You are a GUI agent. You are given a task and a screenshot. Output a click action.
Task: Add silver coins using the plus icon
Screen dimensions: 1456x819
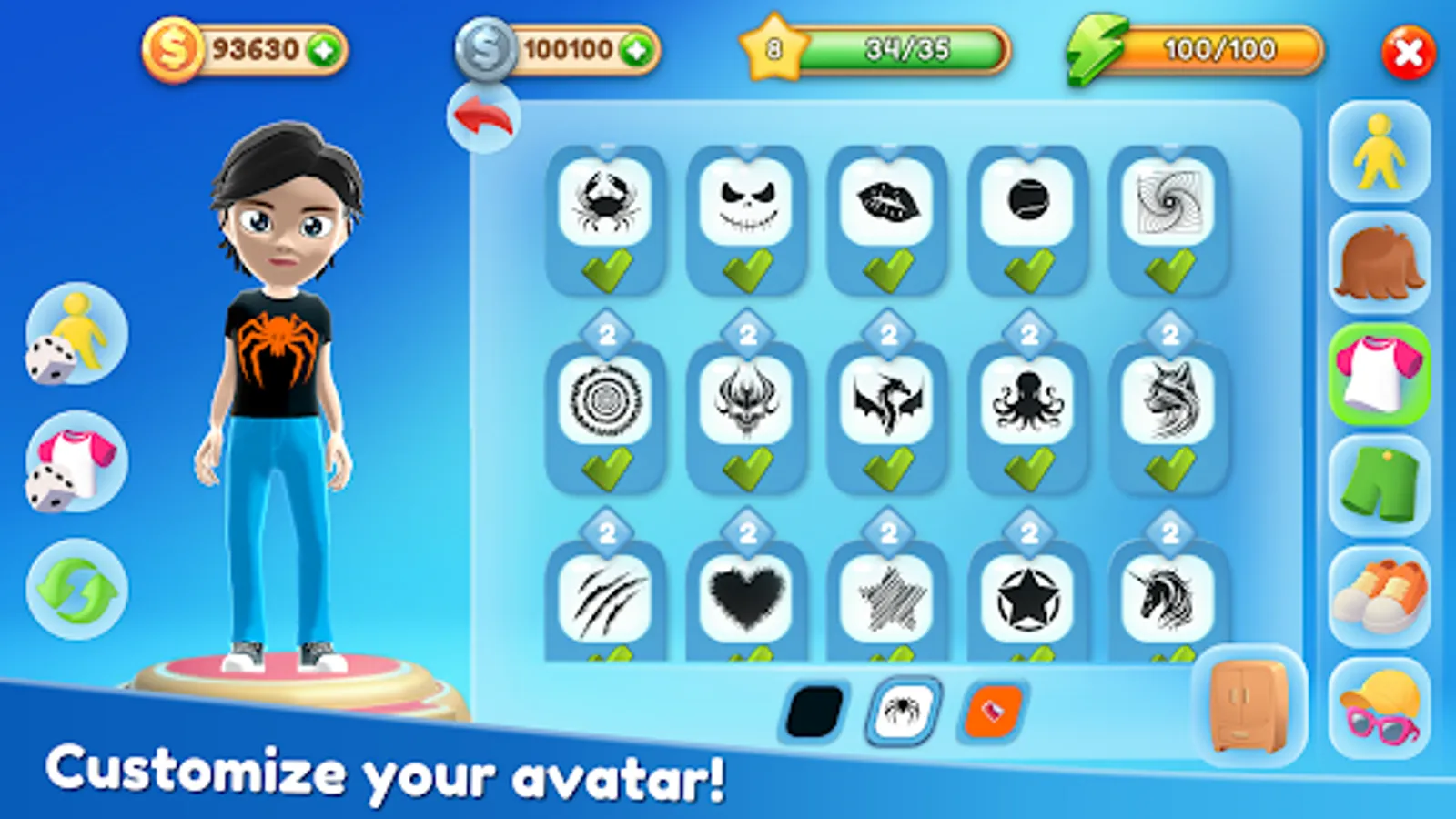(x=637, y=49)
